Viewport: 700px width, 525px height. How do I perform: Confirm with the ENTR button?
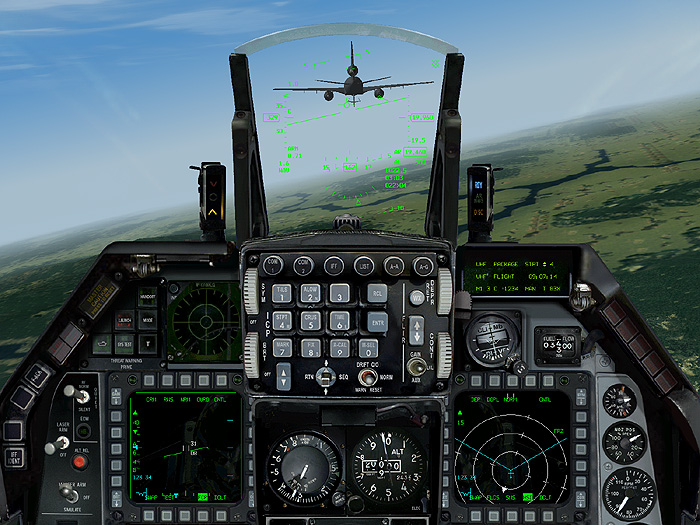tap(376, 321)
